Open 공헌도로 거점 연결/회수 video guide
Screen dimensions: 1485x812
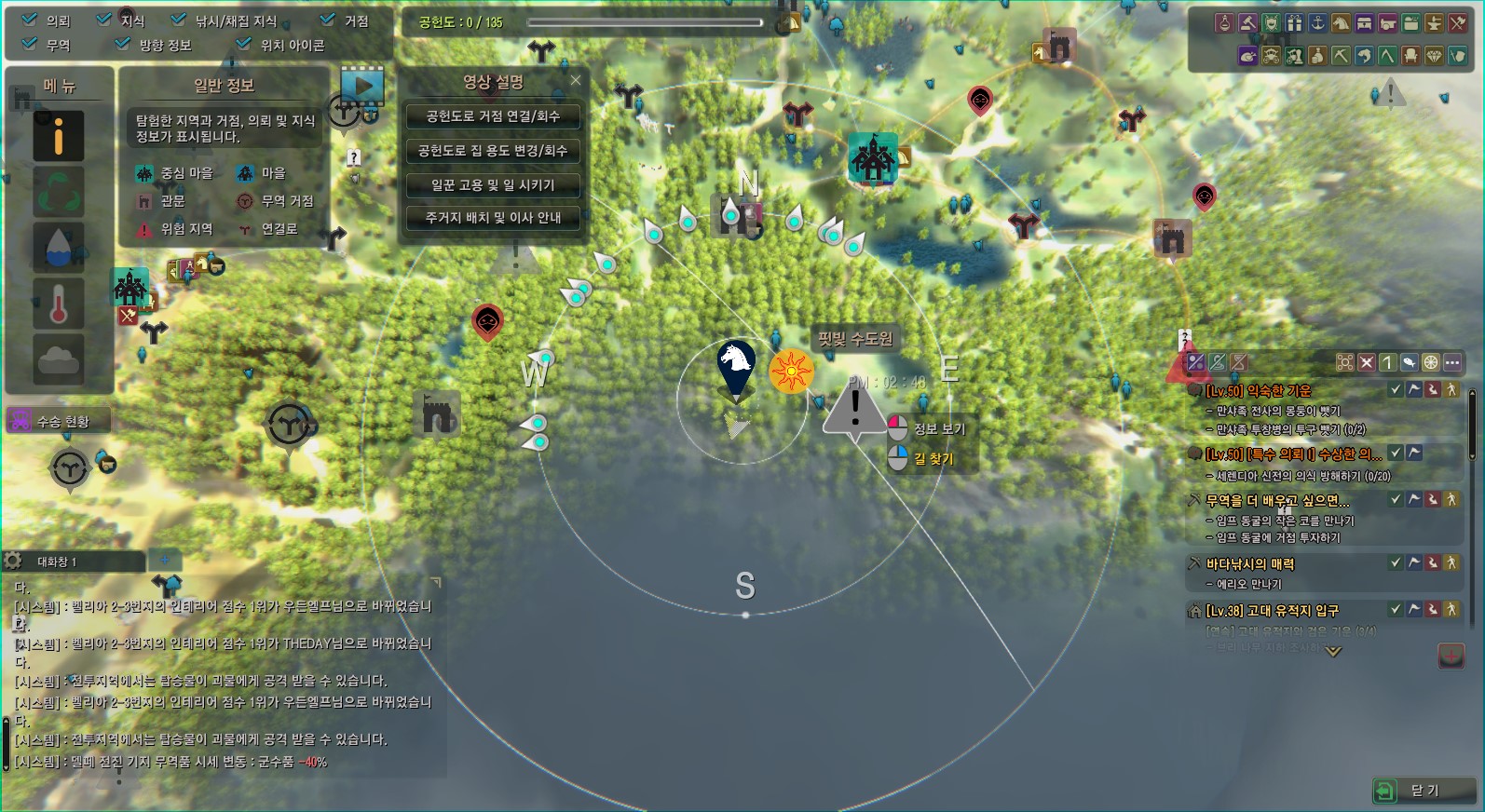click(x=493, y=116)
